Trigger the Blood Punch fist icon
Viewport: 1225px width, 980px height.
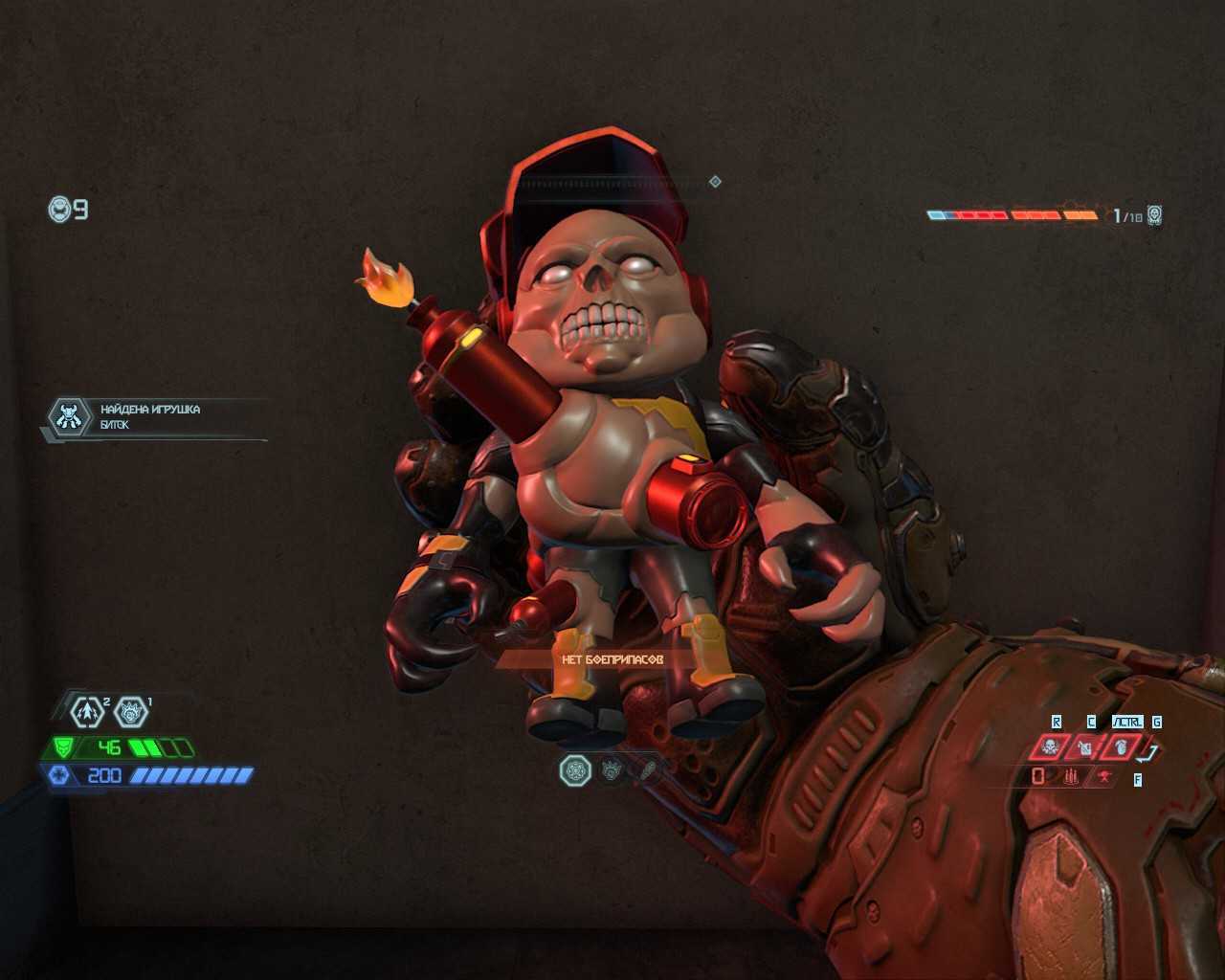coord(1122,746)
